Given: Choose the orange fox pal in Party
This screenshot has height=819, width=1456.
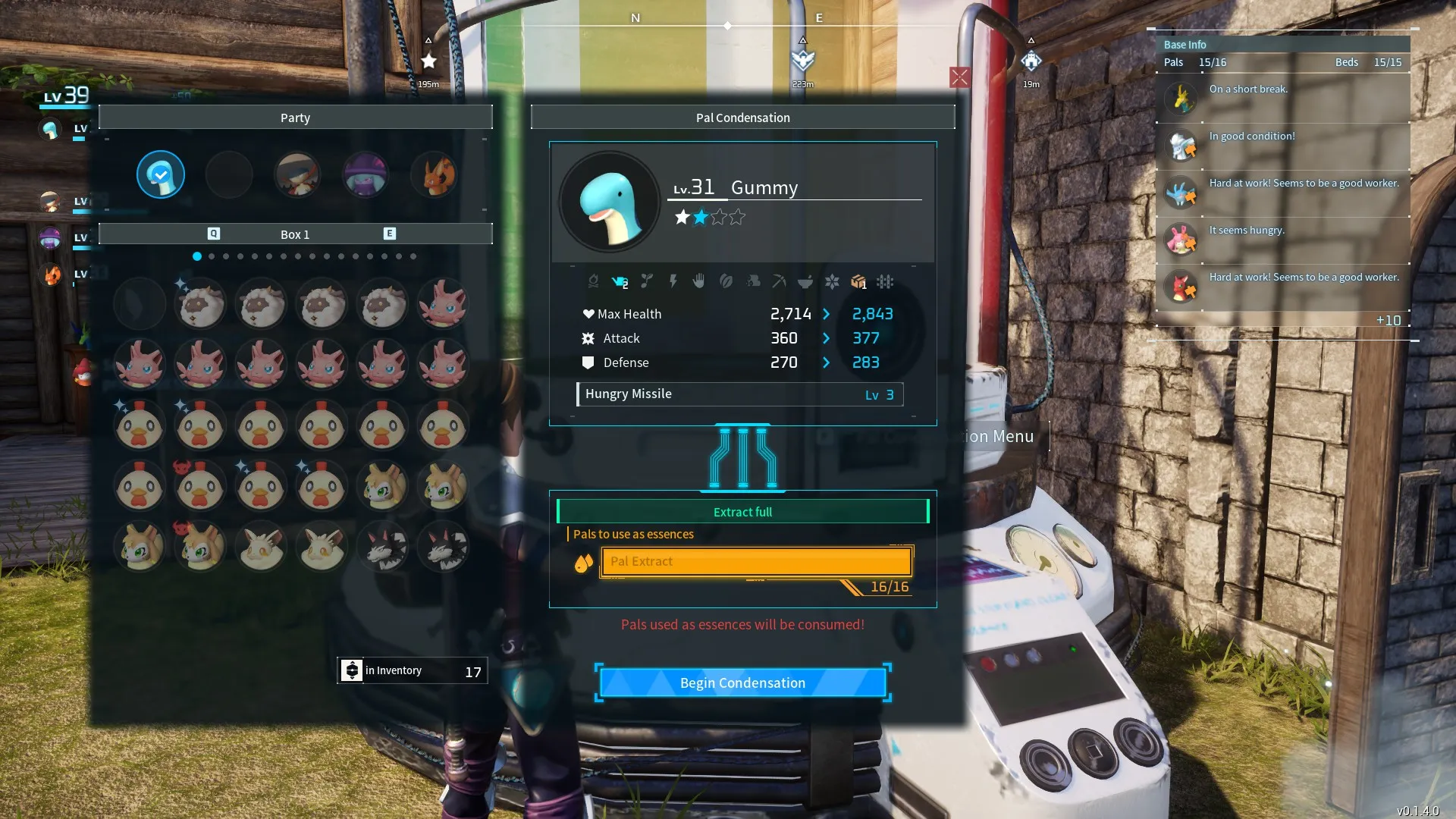Looking at the screenshot, I should 435,175.
